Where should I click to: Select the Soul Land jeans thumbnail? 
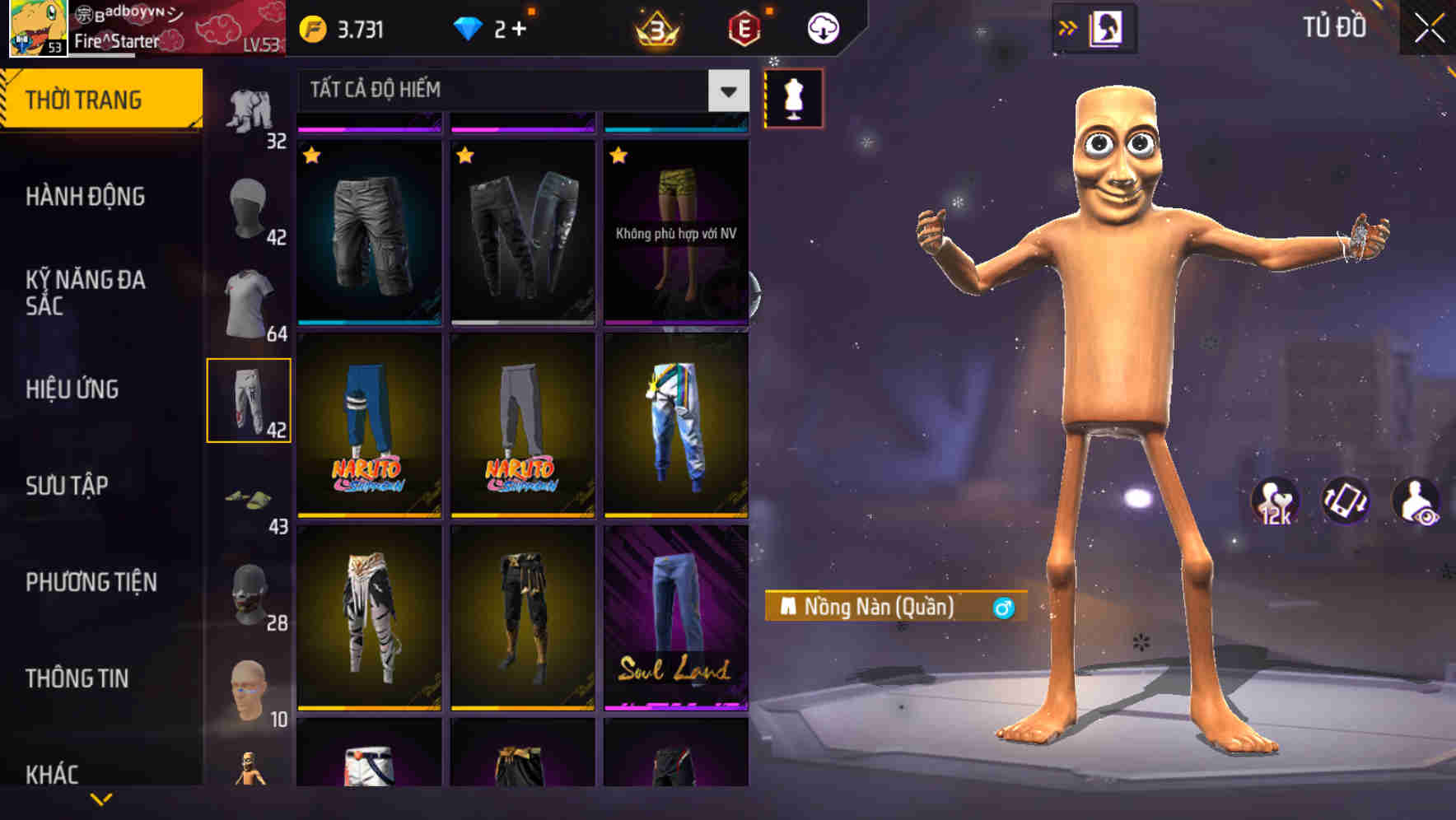click(x=677, y=623)
